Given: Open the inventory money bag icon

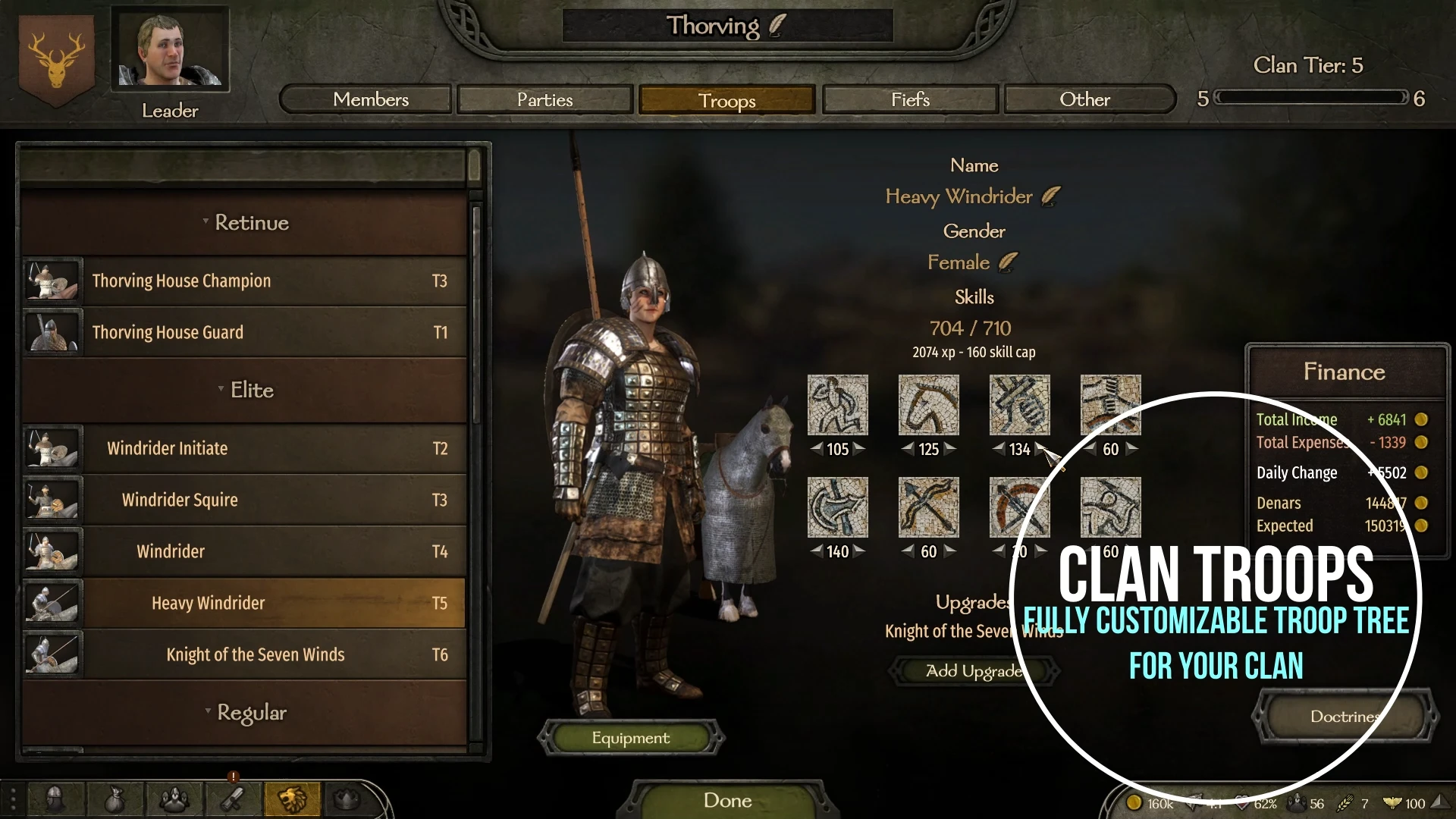Looking at the screenshot, I should tap(115, 798).
